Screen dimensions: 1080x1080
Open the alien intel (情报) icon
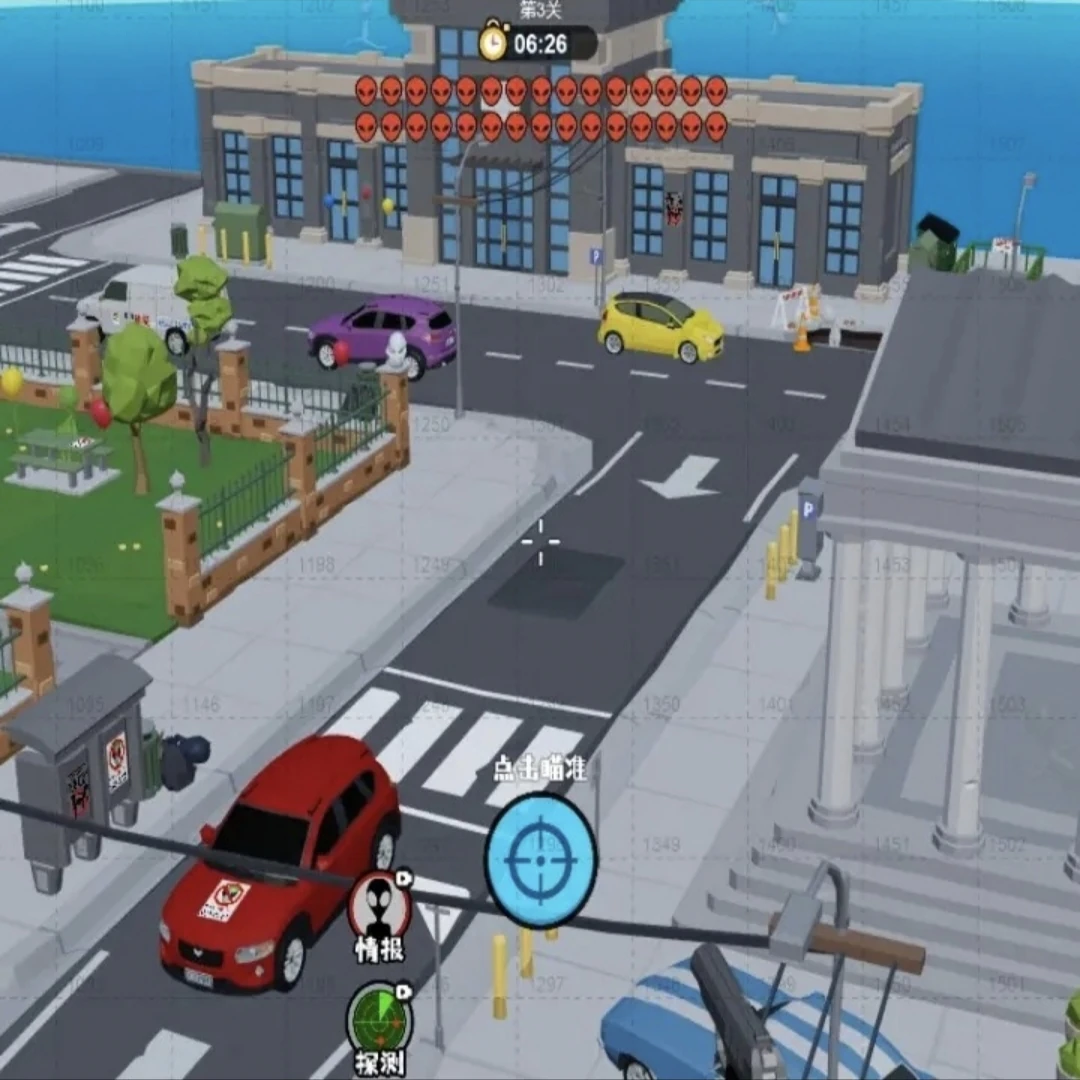pyautogui.click(x=380, y=905)
